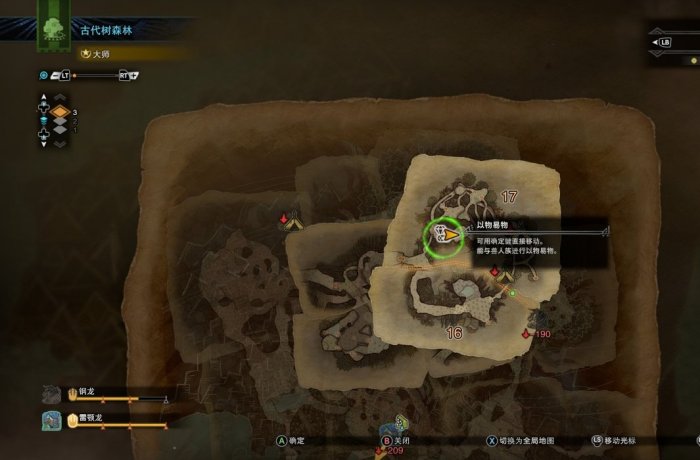This screenshot has height=460, width=700.
Task: Click the floor level down arrow
Action: [x=60, y=143]
